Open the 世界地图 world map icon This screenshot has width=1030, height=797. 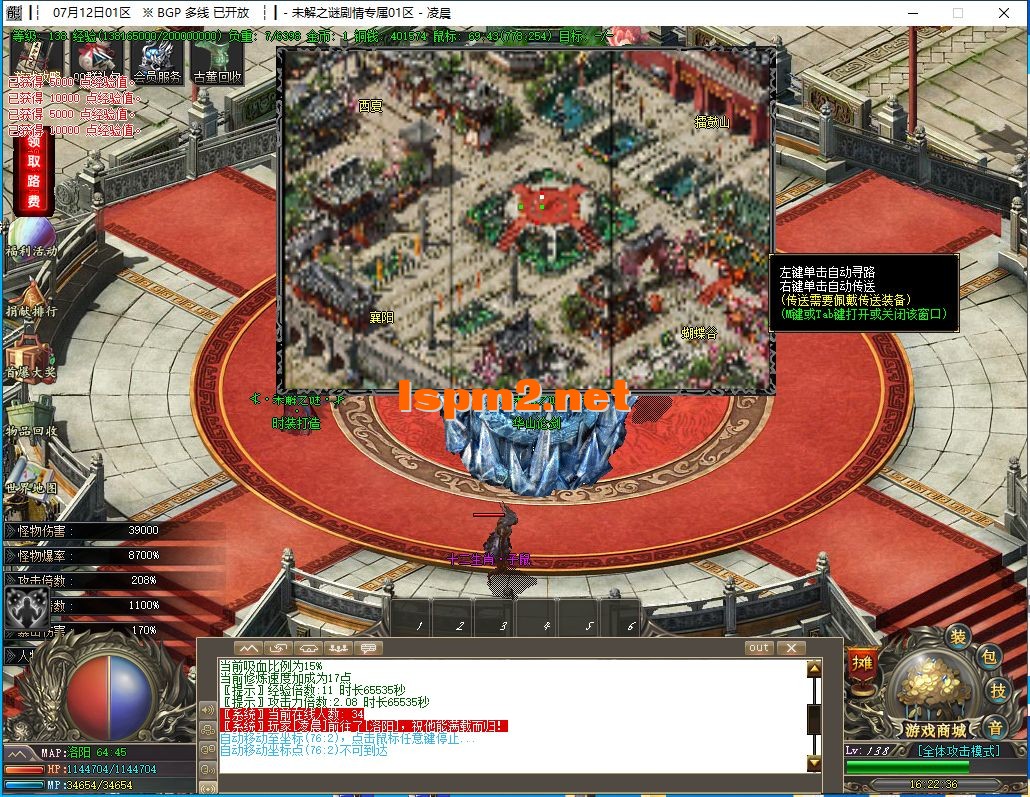[x=30, y=474]
